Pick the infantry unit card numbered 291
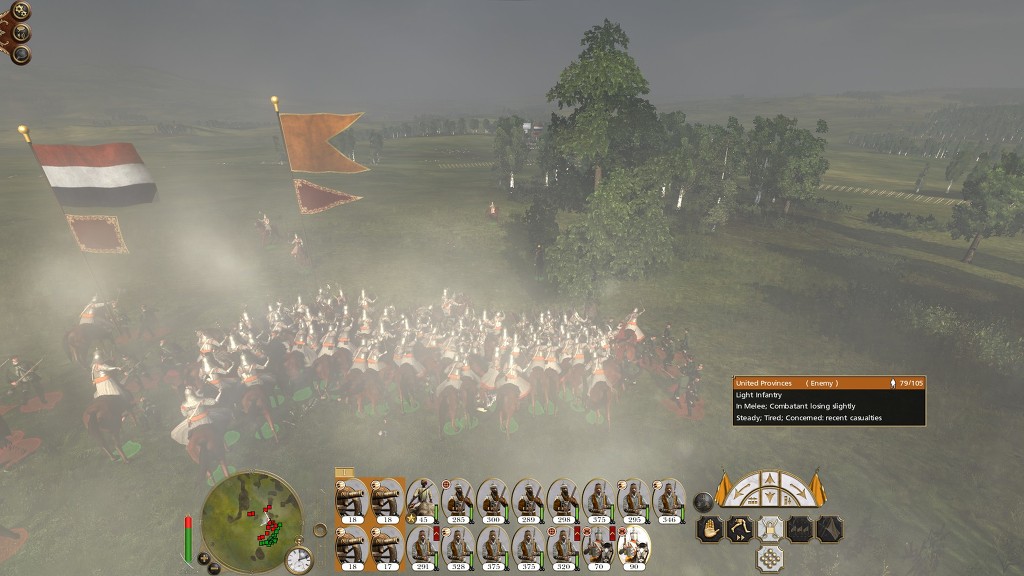Screen dimensions: 1024x576 (422, 547)
